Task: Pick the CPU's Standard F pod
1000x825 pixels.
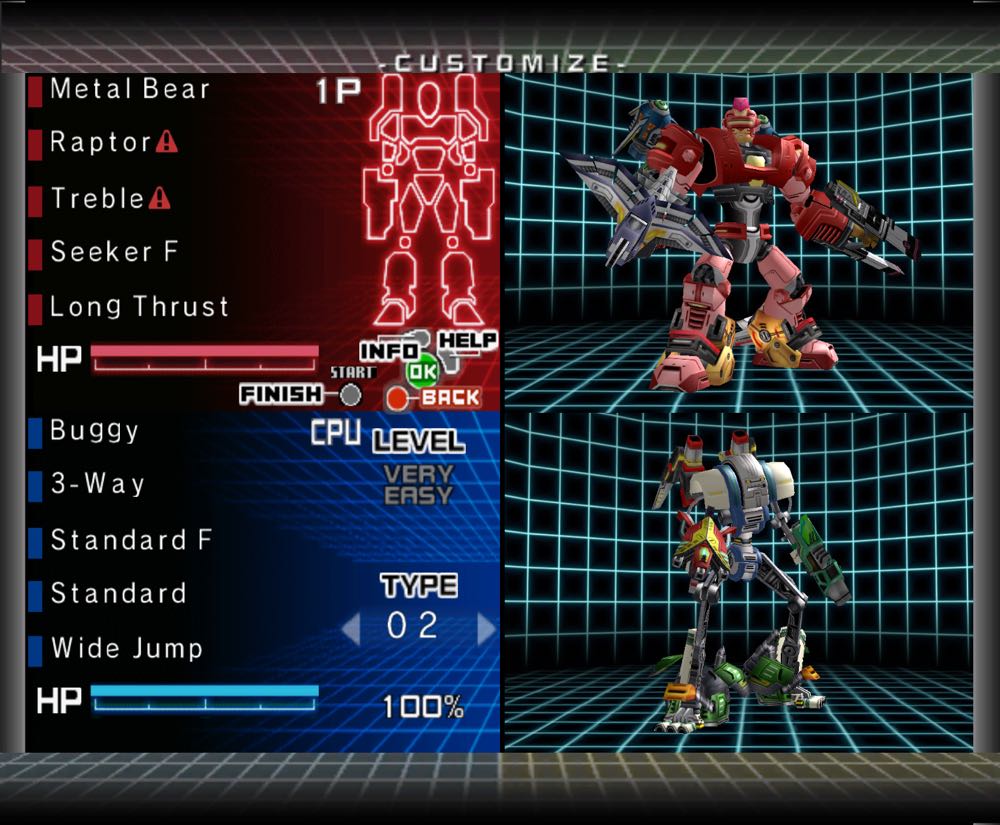Action: [x=131, y=540]
